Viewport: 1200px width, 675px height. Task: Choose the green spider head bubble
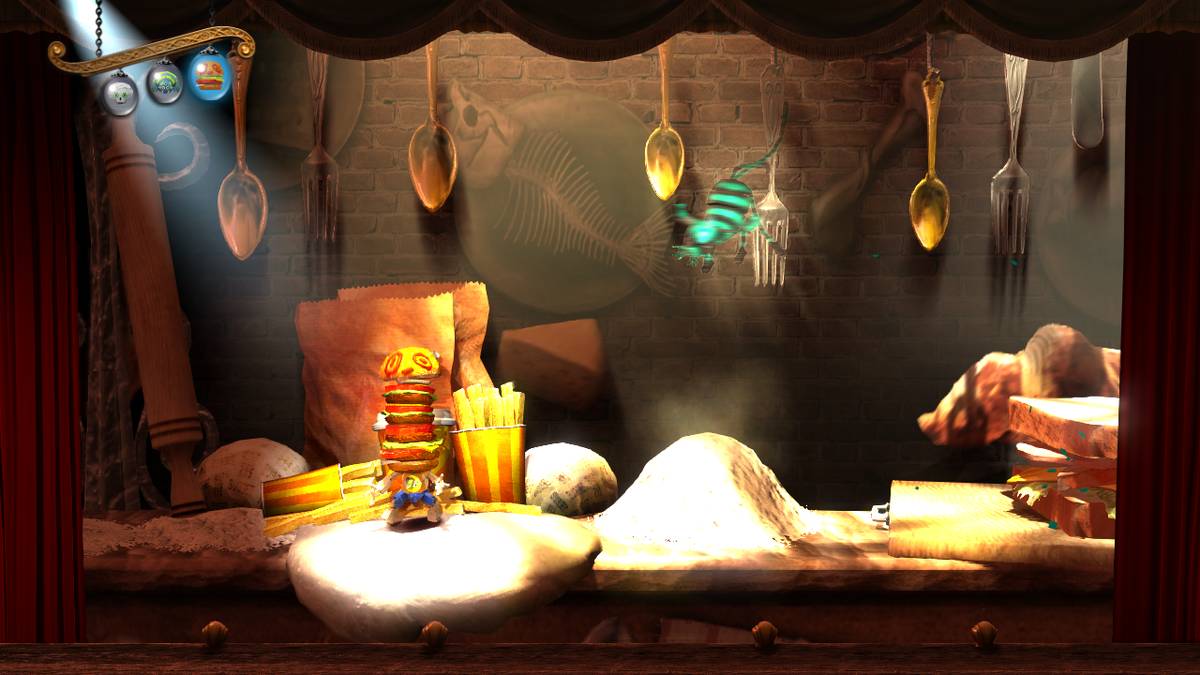point(165,83)
